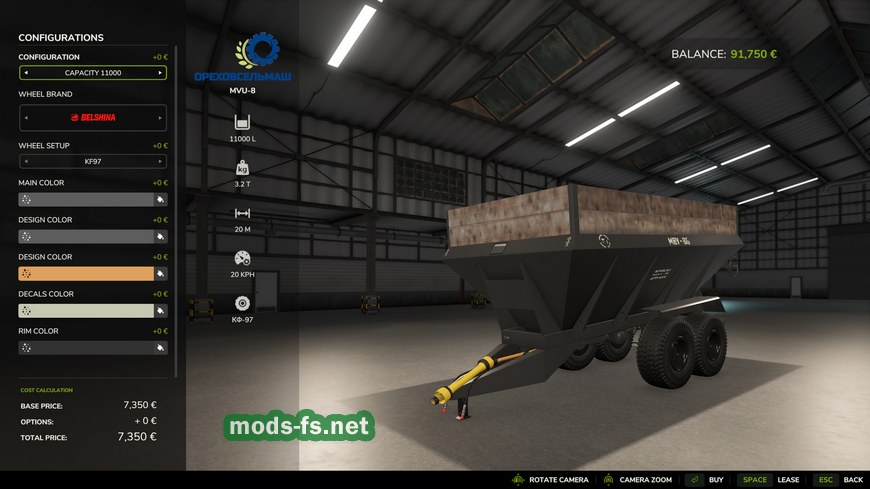This screenshot has height=489, width=870.
Task: Select previous capacity configuration with left arrow
Action: pos(26,73)
